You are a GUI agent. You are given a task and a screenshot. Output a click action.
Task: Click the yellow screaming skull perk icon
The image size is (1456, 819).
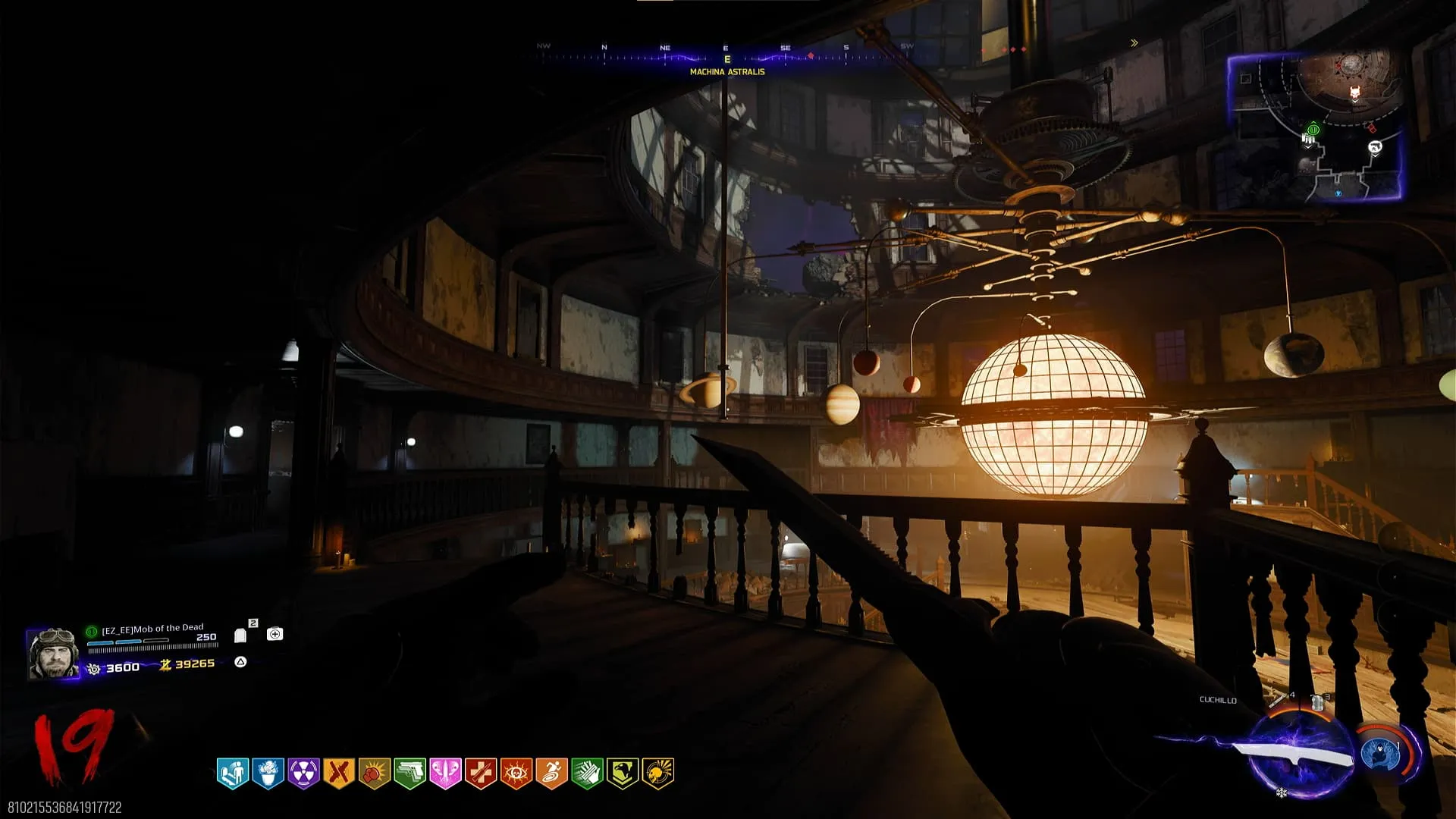point(657,773)
